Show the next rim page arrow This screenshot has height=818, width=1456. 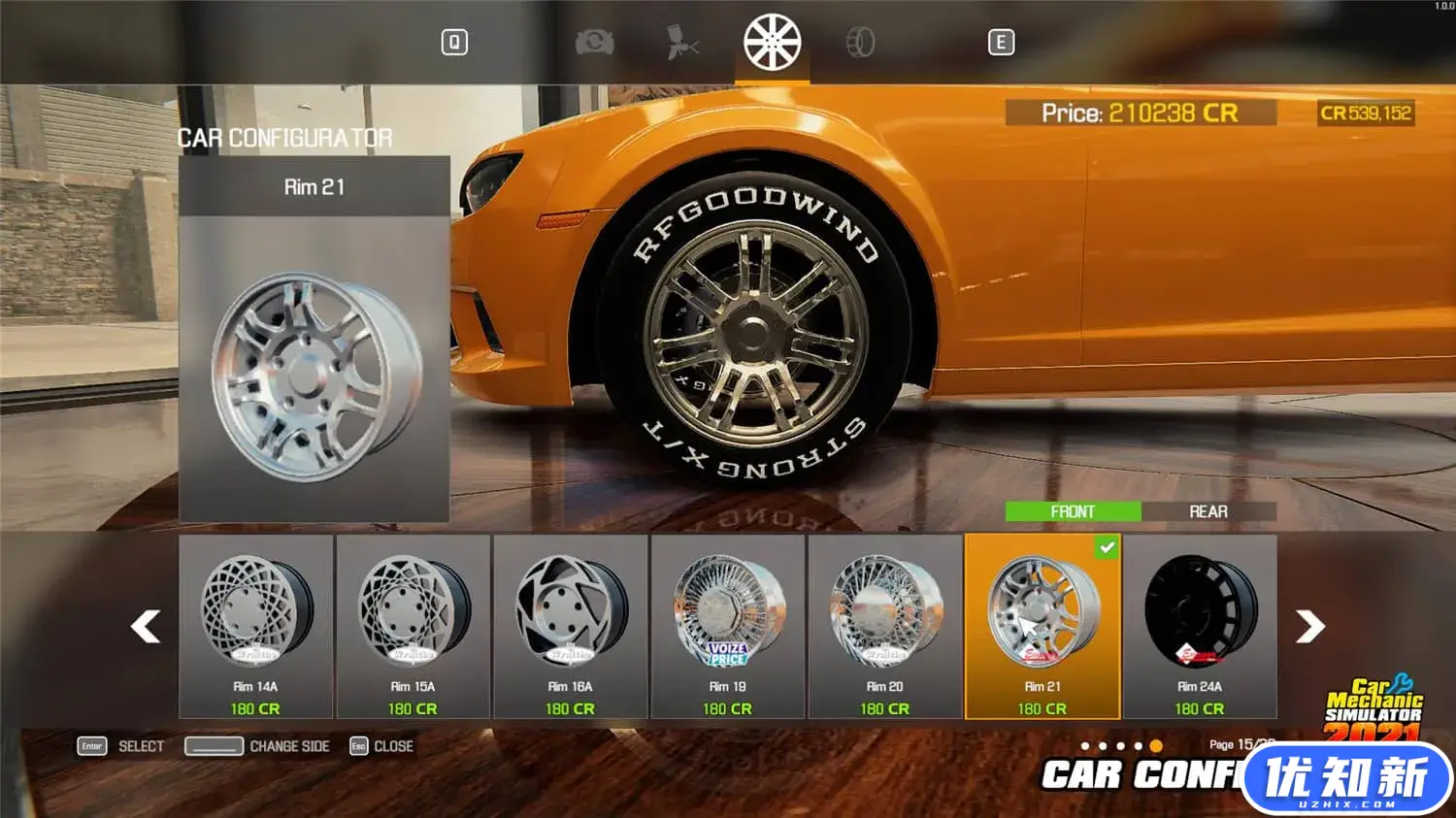[x=1310, y=626]
